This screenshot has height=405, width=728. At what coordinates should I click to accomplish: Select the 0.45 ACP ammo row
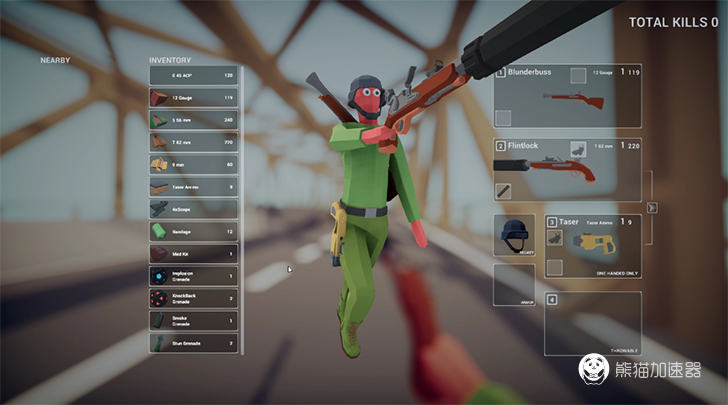point(193,75)
